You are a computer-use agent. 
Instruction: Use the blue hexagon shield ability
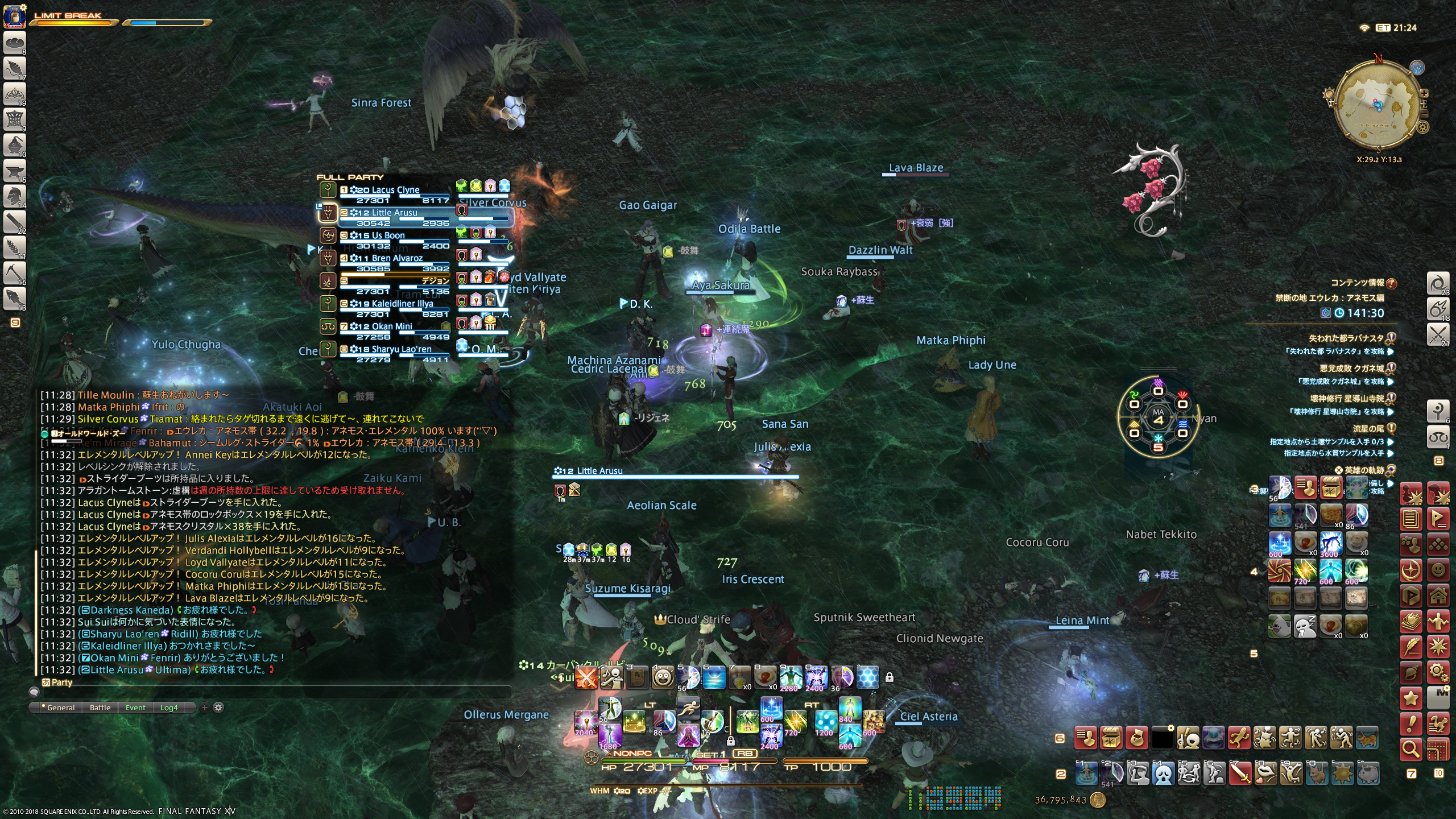click(868, 677)
